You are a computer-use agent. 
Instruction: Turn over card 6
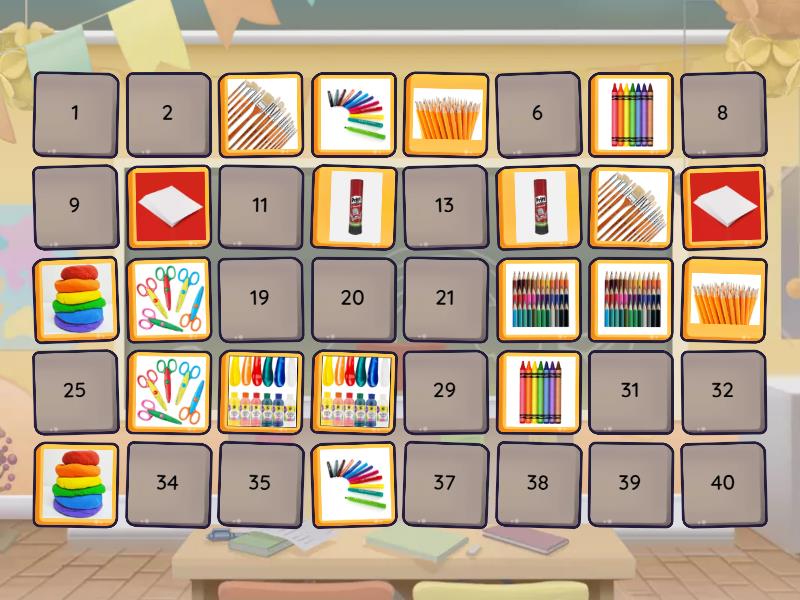tap(537, 113)
